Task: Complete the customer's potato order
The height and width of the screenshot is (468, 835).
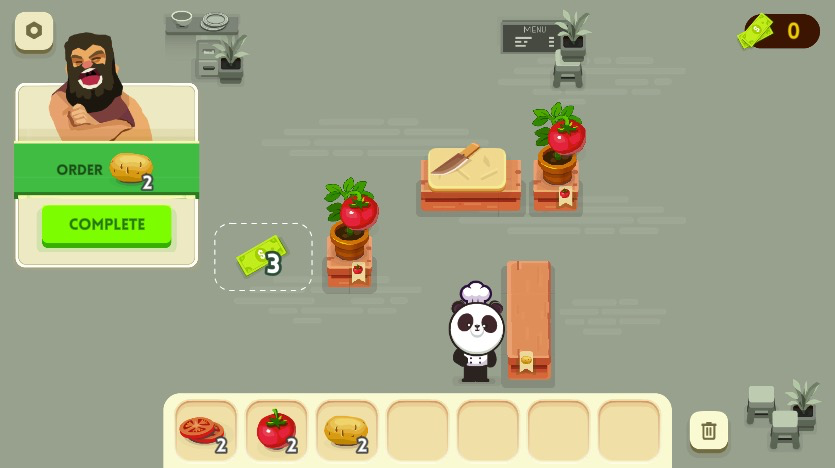Action: (107, 225)
